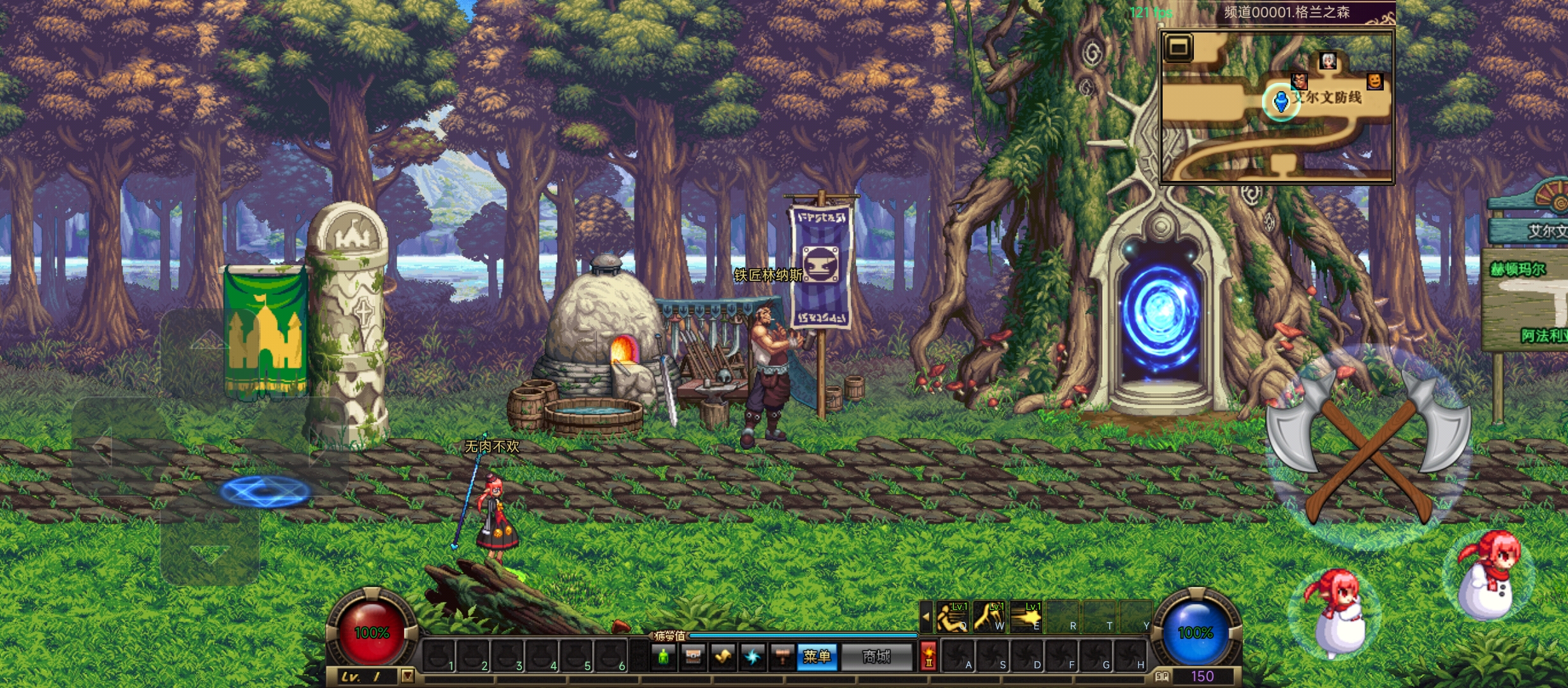
Task: Open the 菜单 menu button
Action: click(x=817, y=657)
